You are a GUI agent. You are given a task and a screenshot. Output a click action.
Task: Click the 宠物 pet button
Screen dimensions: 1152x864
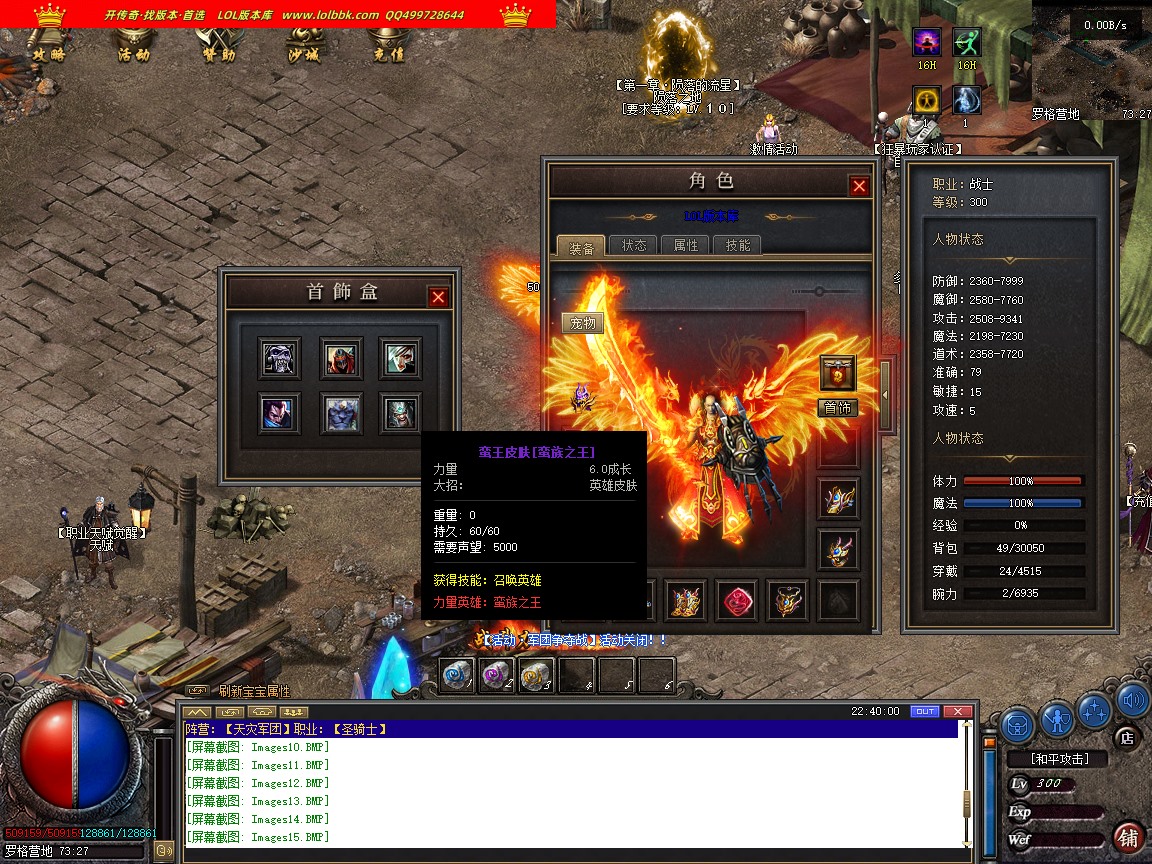[x=582, y=323]
